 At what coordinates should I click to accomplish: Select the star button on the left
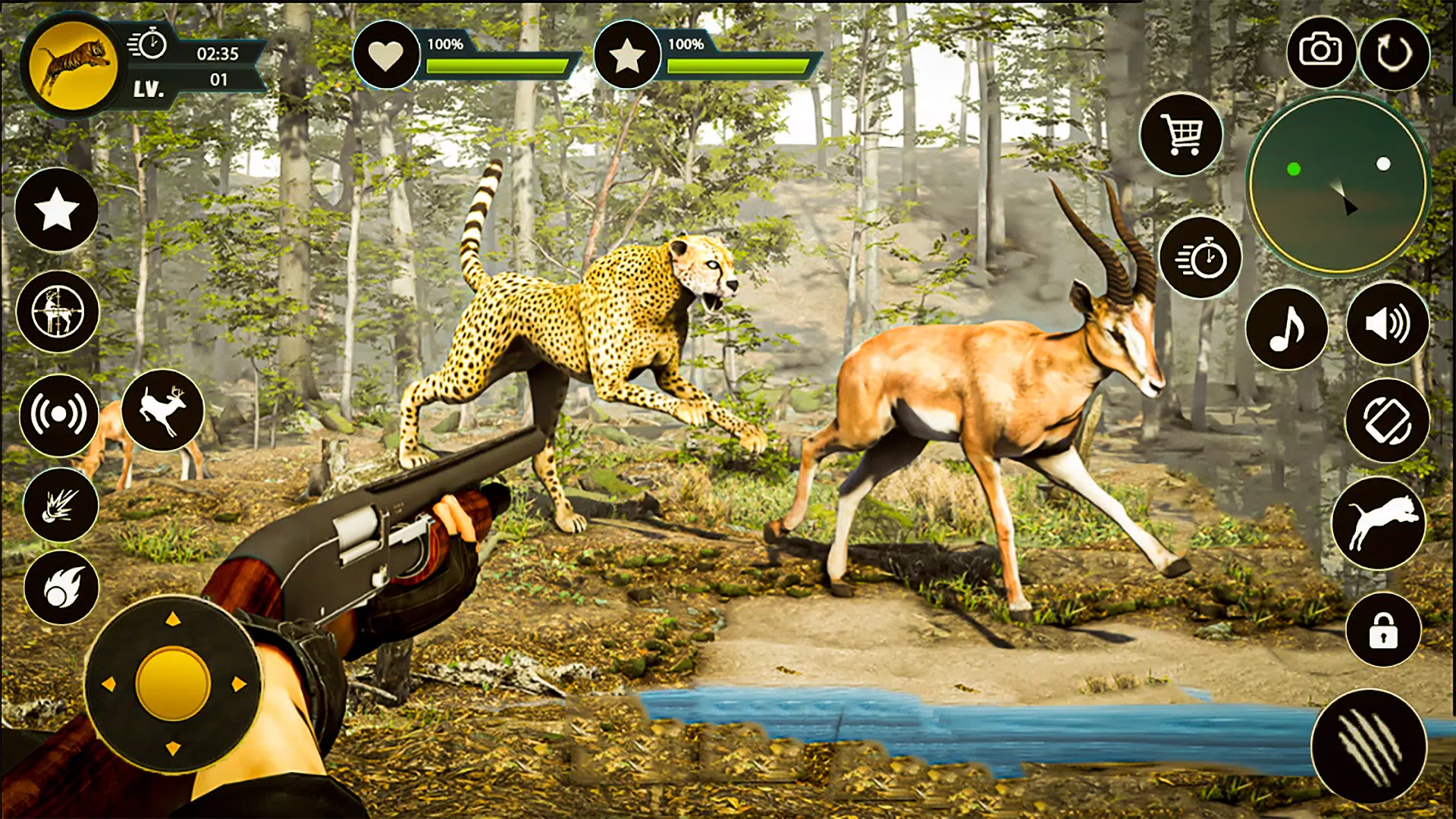pyautogui.click(x=57, y=210)
